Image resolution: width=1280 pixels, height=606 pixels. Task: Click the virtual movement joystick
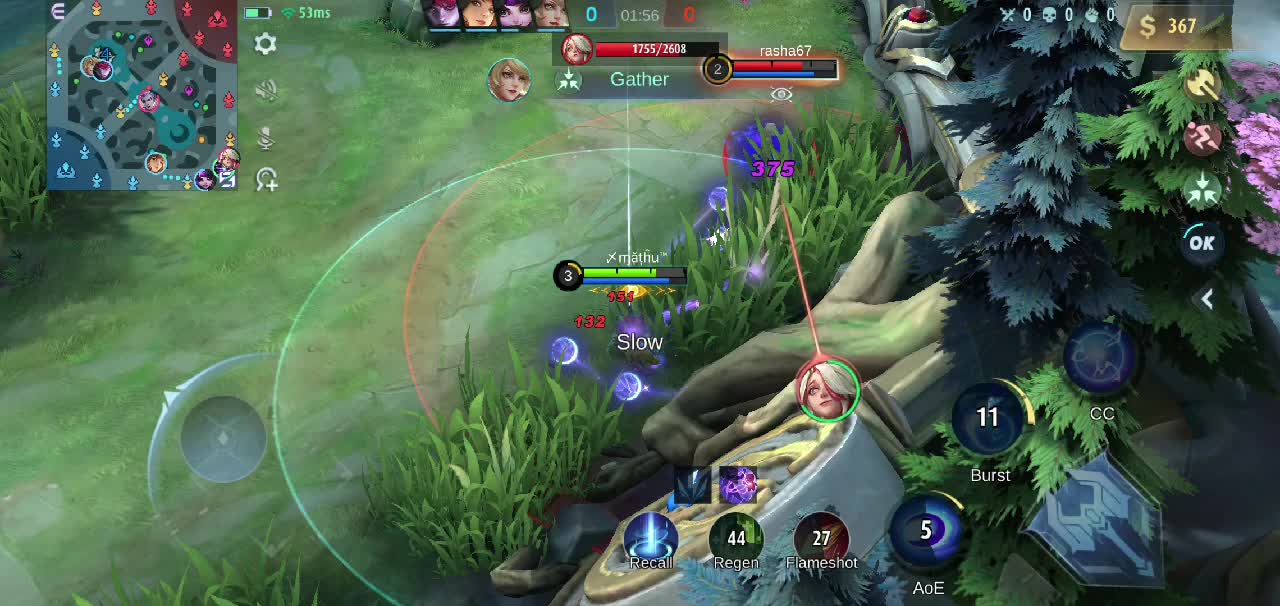(222, 437)
